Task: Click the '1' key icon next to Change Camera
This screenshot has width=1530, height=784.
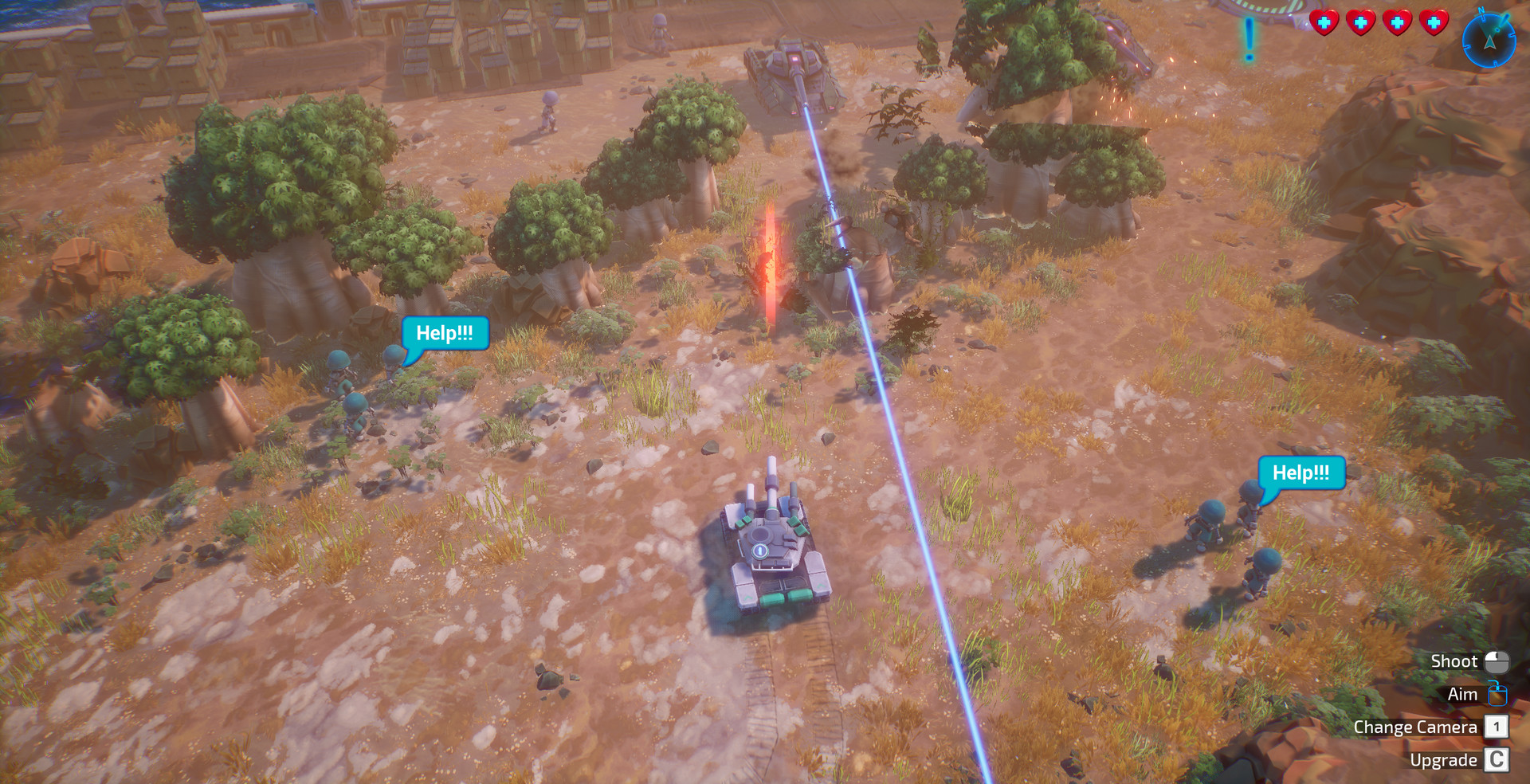Action: [x=1497, y=727]
